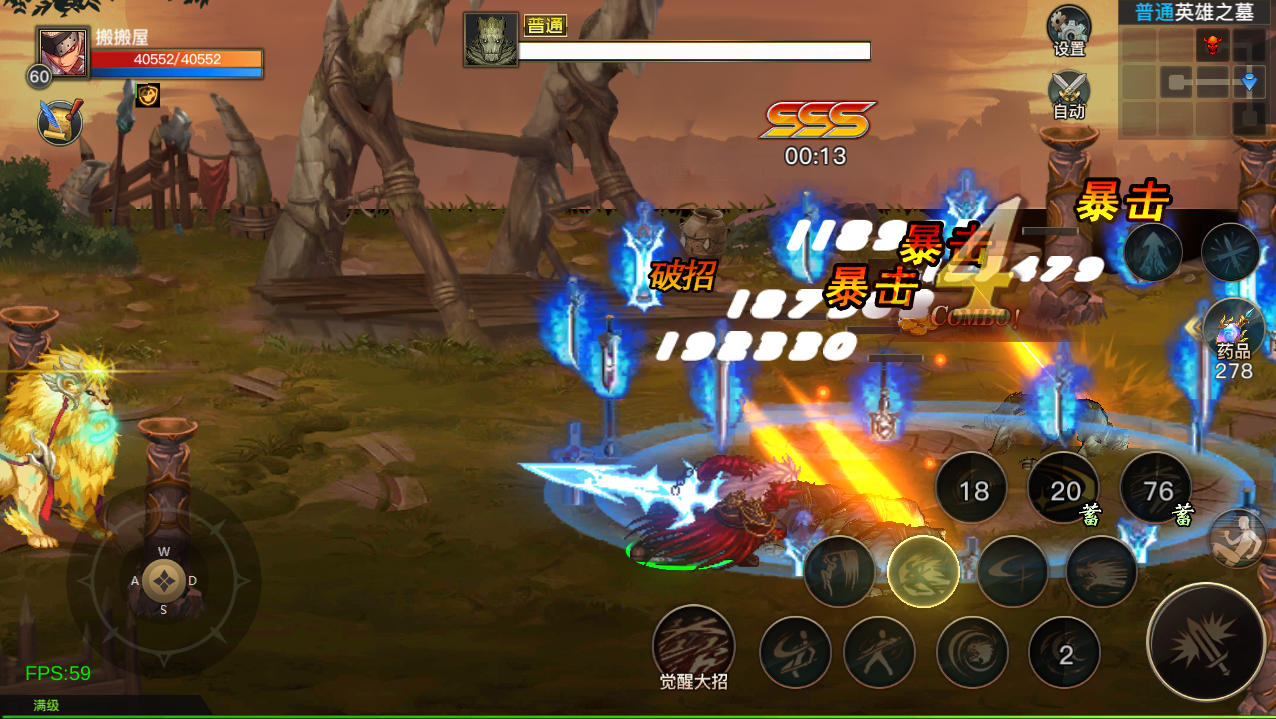Select the boss portrait beside 普通 label
The width and height of the screenshot is (1276, 719).
tap(491, 40)
